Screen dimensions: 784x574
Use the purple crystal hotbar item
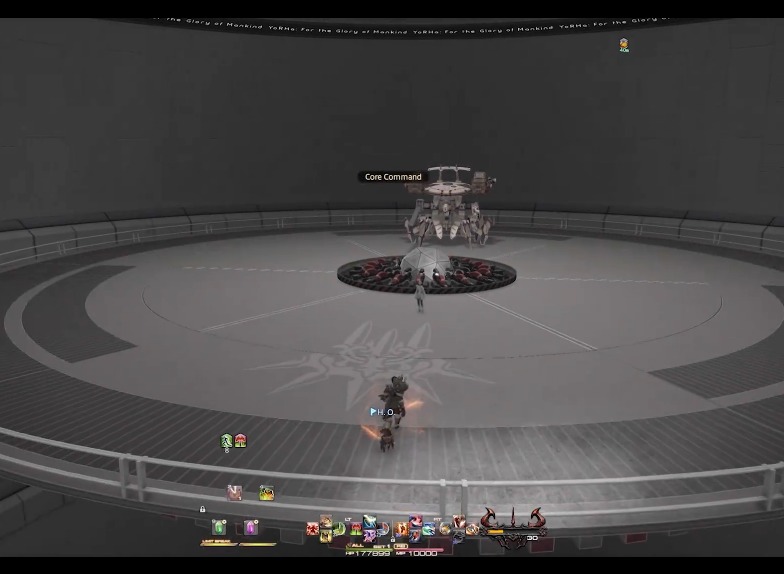(x=251, y=528)
